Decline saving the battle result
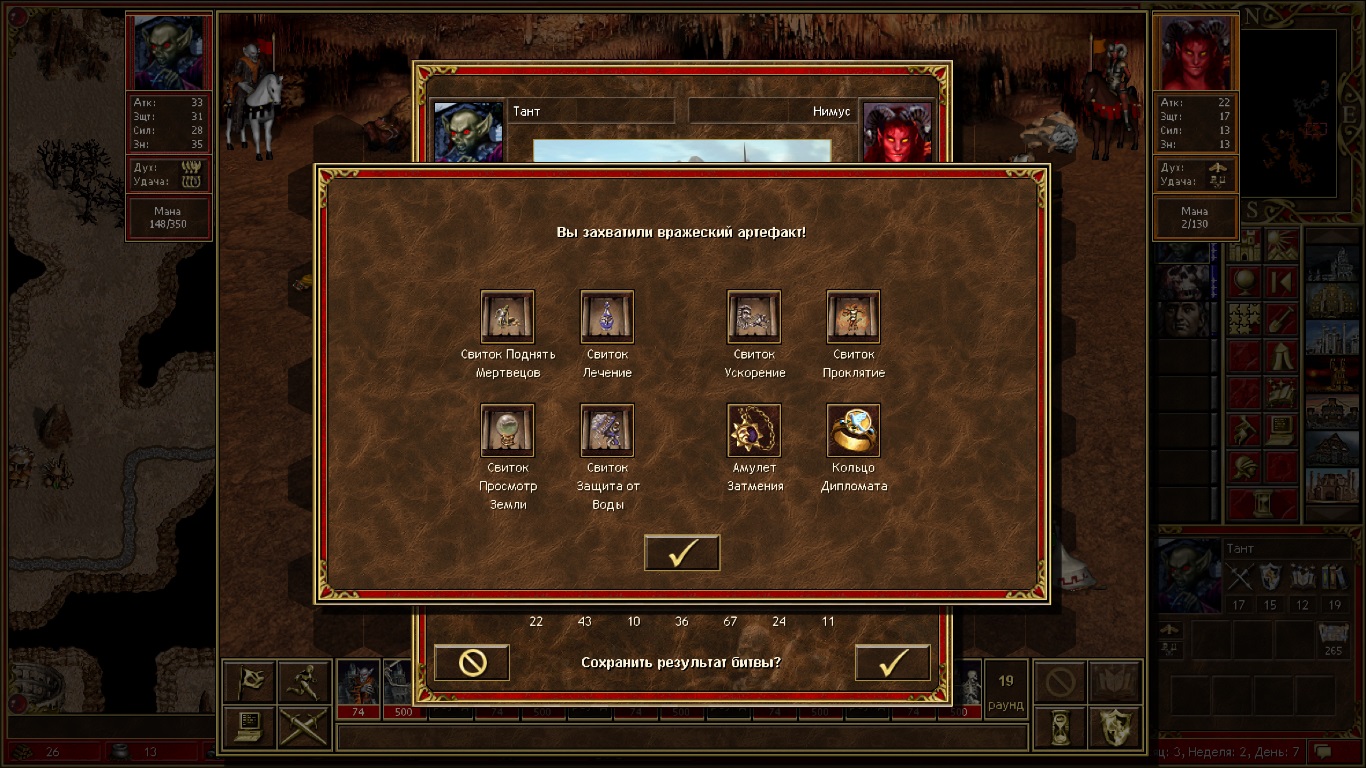Image resolution: width=1366 pixels, height=768 pixels. [472, 662]
